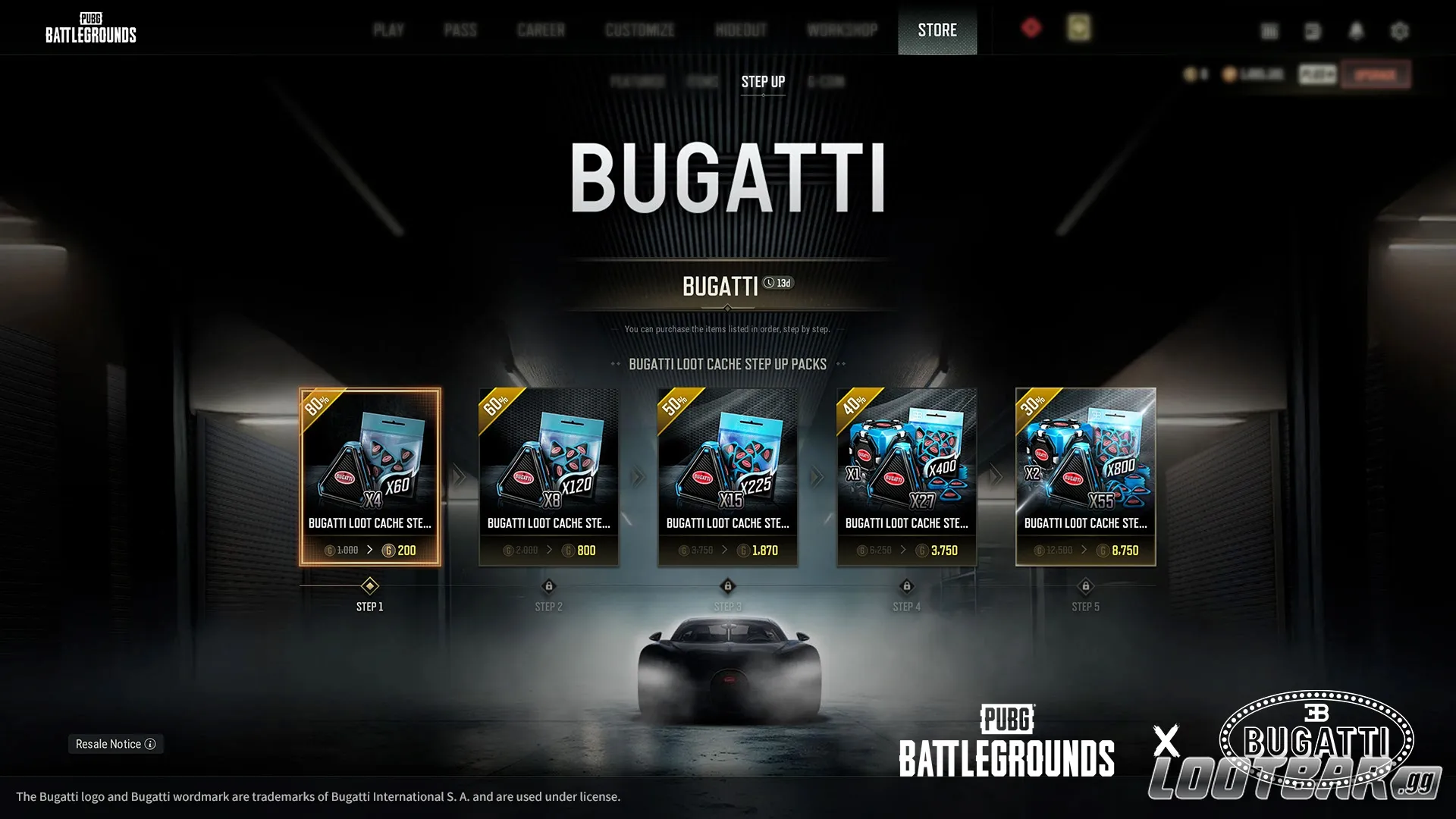Click the PUBG Battlegrounds logo
Image resolution: width=1456 pixels, height=819 pixels.
tap(90, 28)
